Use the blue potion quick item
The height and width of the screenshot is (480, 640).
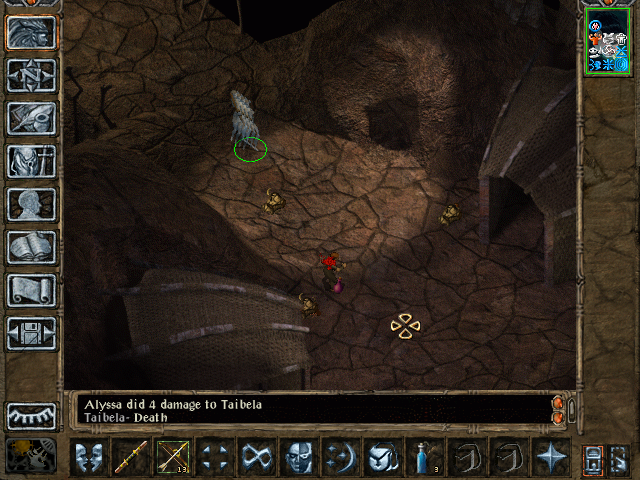424,457
